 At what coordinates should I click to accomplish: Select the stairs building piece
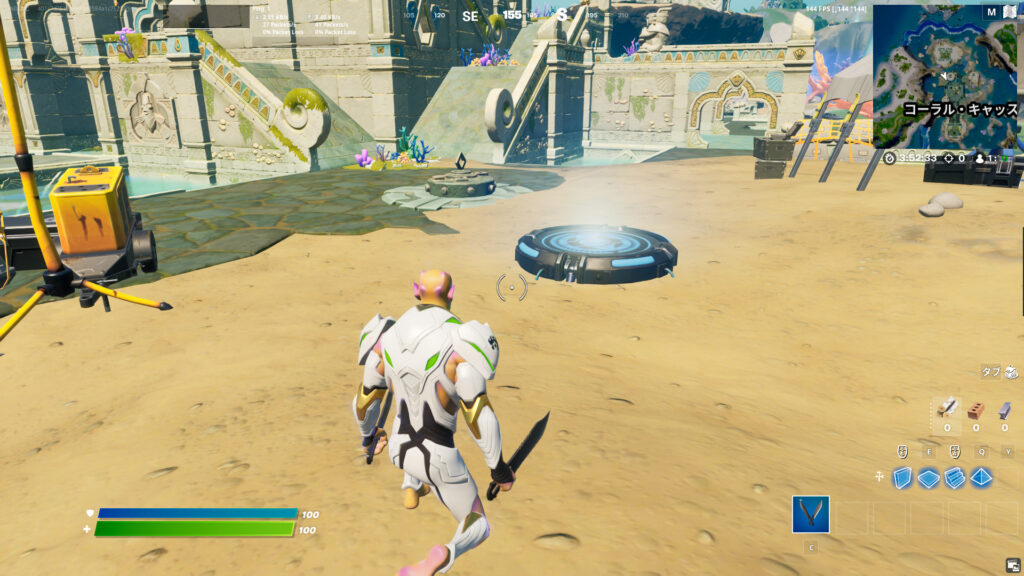click(x=955, y=478)
